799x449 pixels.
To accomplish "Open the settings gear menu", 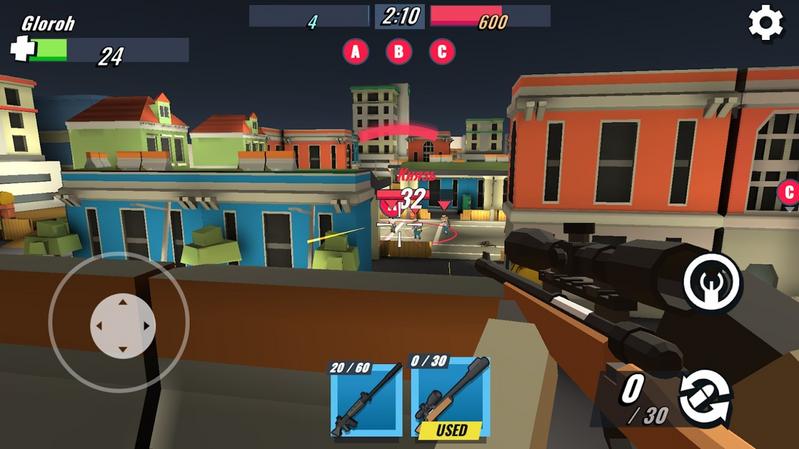I will point(766,23).
